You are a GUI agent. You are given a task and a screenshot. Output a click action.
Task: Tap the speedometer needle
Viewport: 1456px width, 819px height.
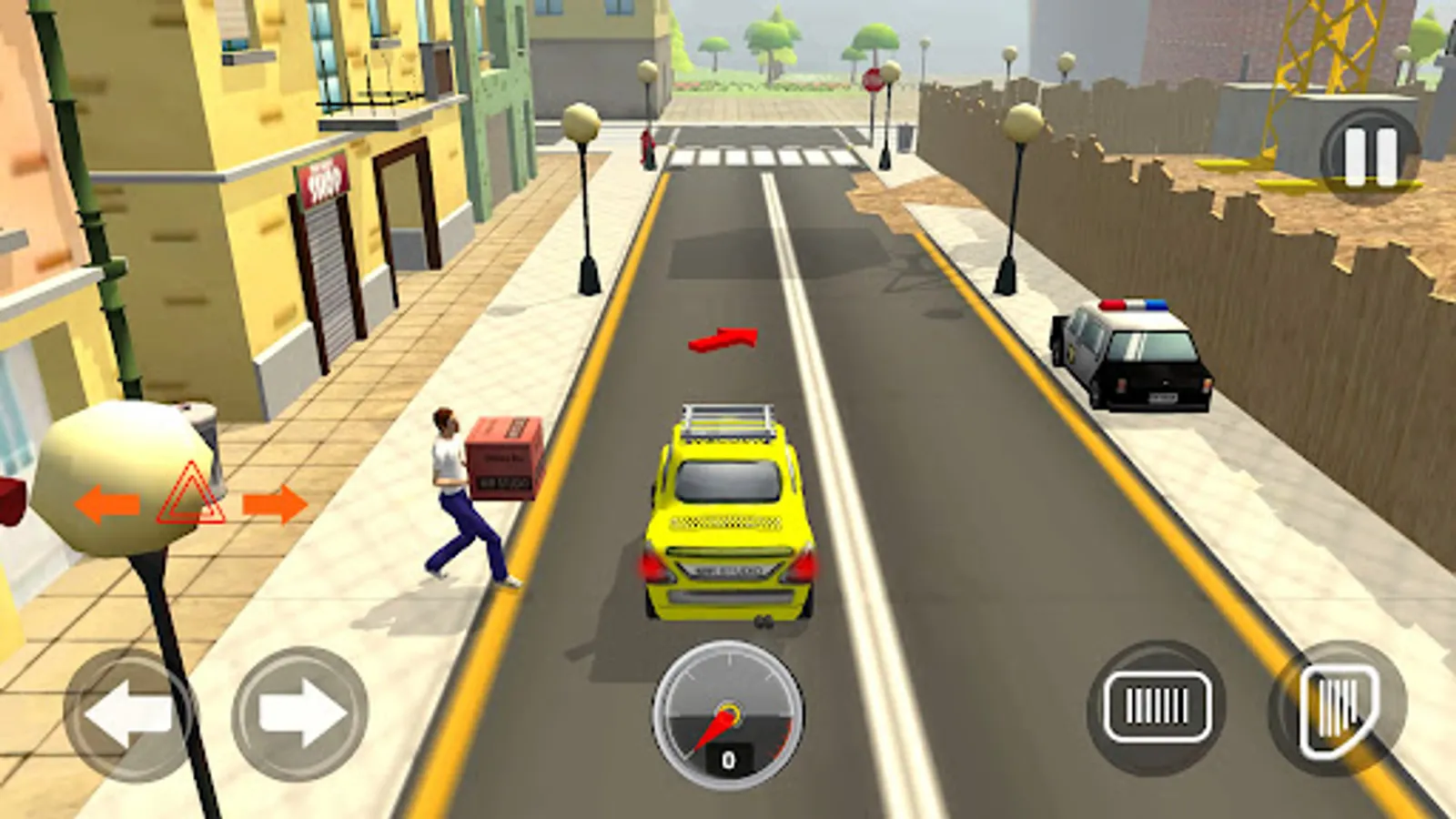[x=714, y=723]
